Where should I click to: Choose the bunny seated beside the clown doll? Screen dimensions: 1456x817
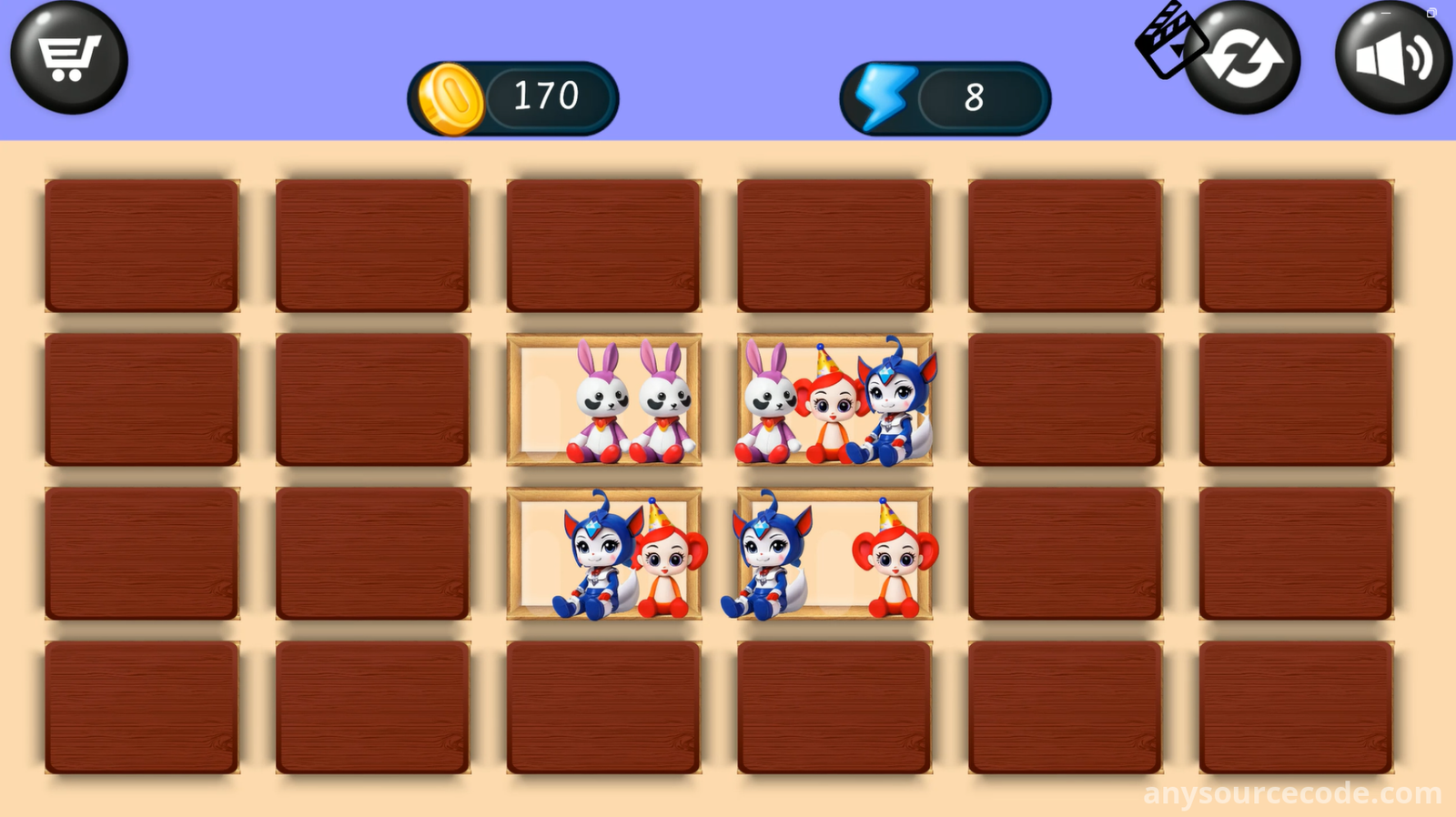coord(768,405)
